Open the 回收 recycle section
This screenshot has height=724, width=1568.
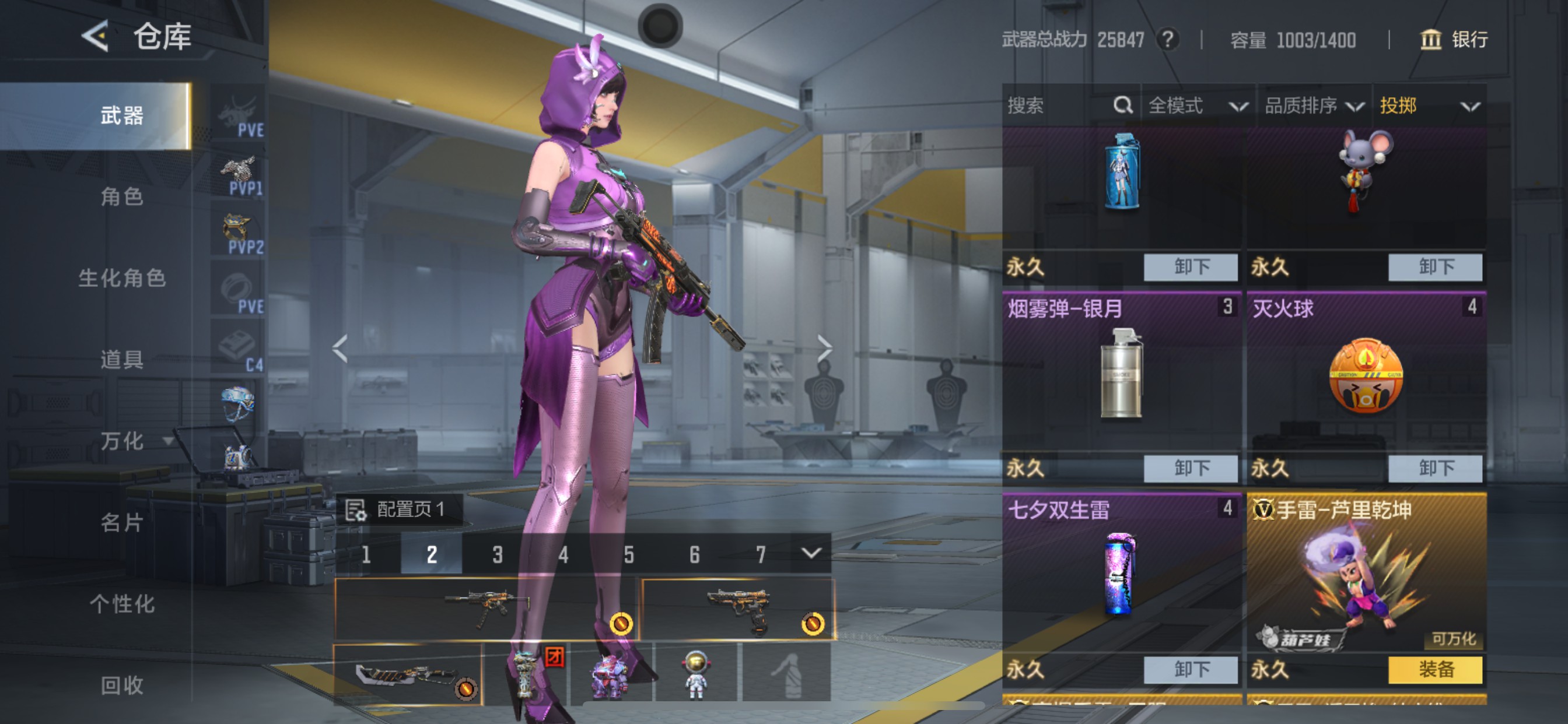tap(122, 685)
